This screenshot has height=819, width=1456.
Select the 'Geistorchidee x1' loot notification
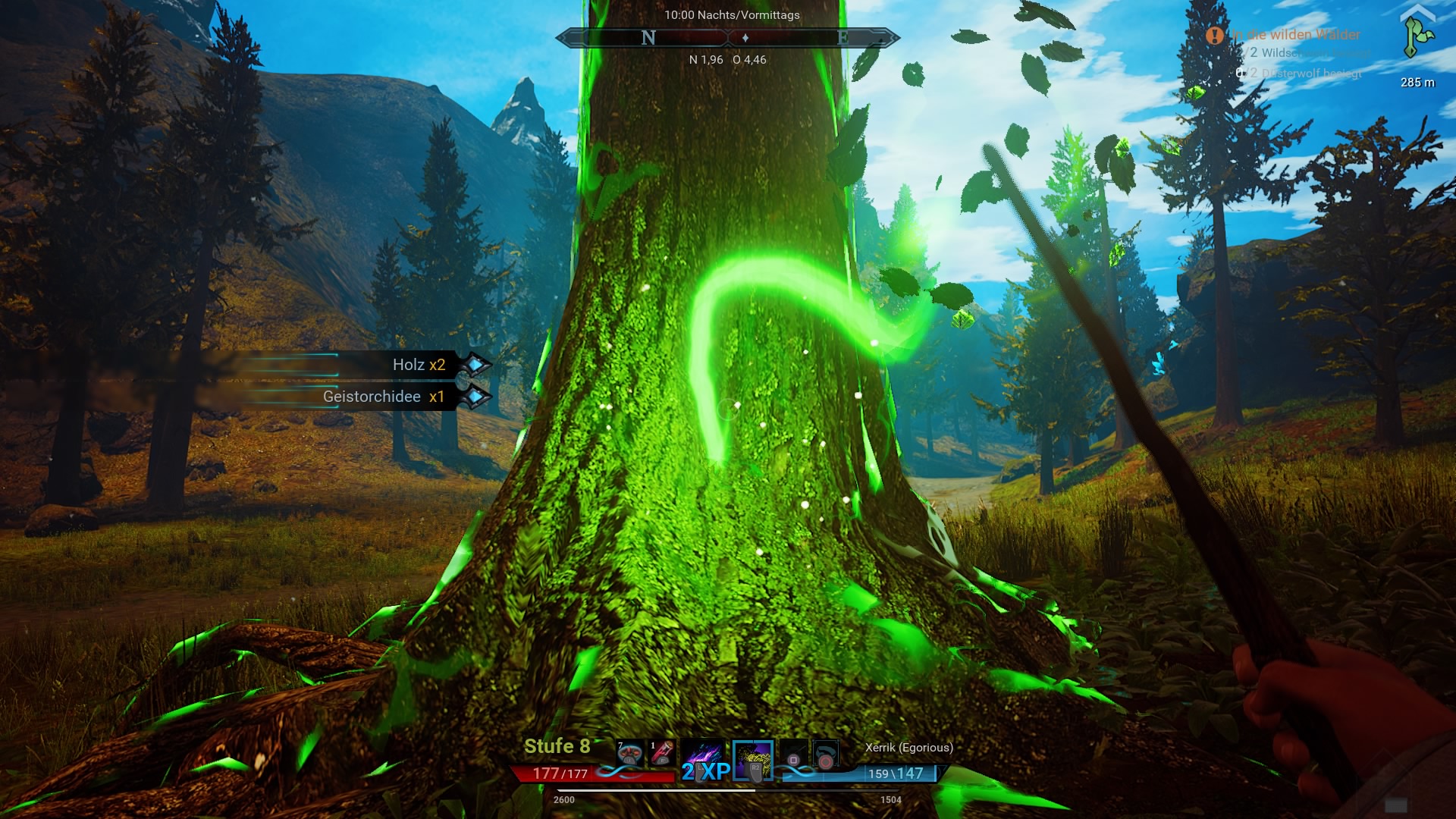pyautogui.click(x=384, y=397)
